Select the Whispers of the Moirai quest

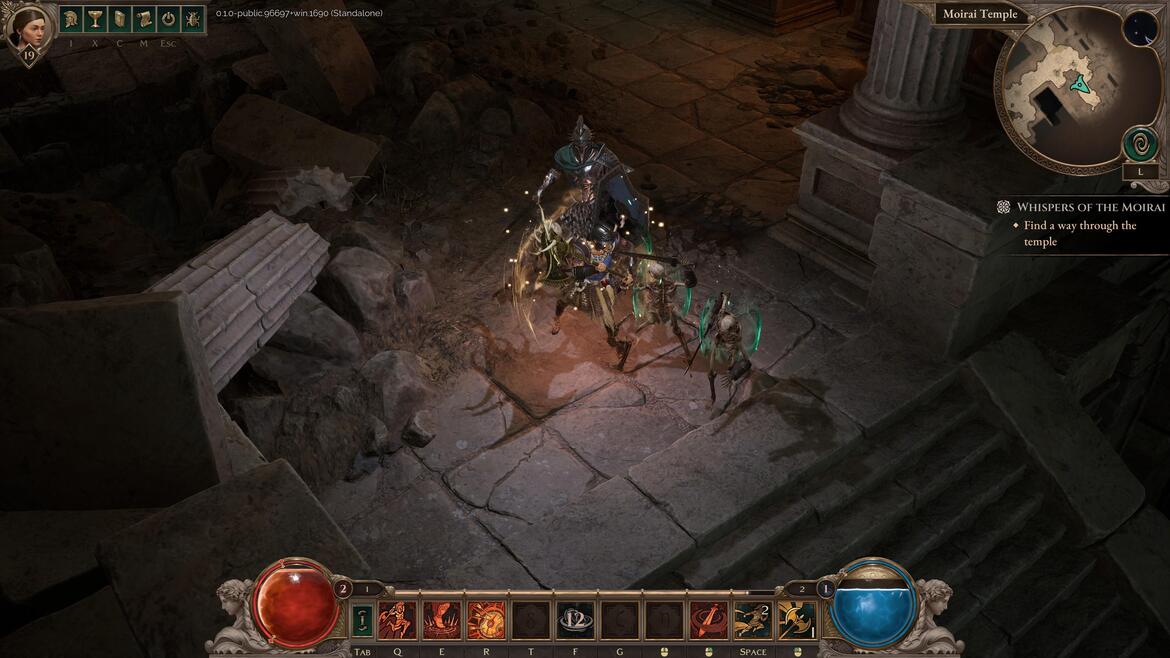click(1090, 207)
